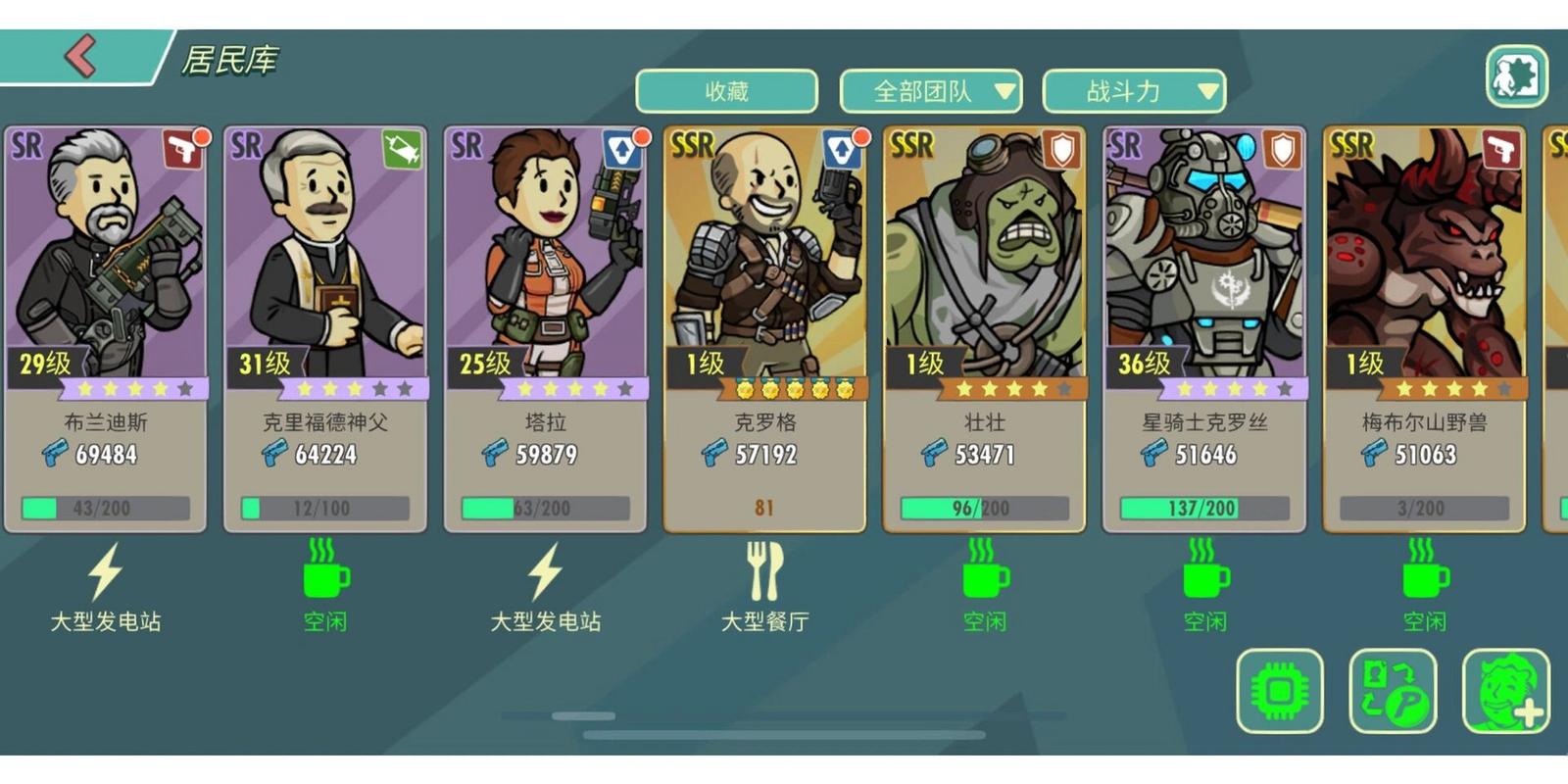Select the 收藏 favorites filter

click(725, 90)
